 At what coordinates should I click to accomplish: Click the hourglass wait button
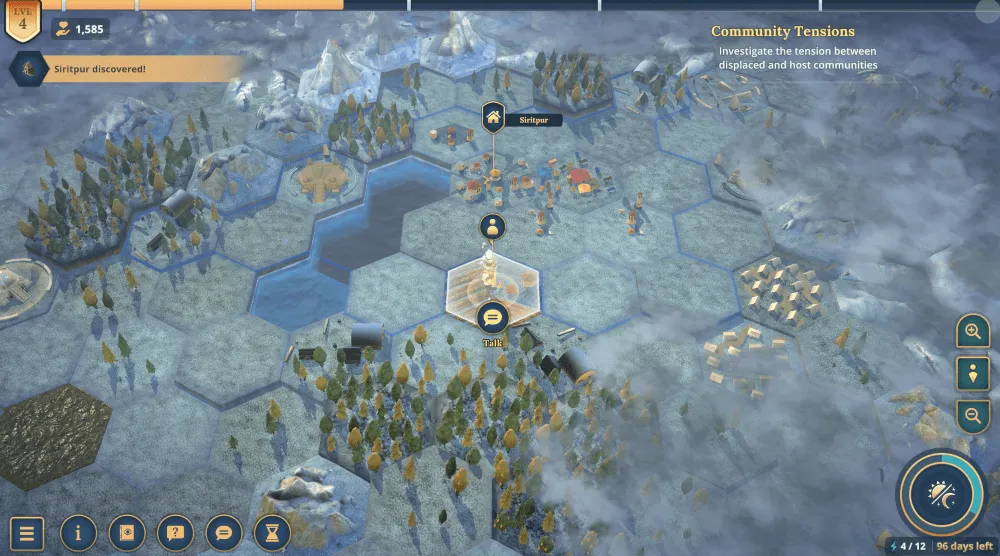272,533
